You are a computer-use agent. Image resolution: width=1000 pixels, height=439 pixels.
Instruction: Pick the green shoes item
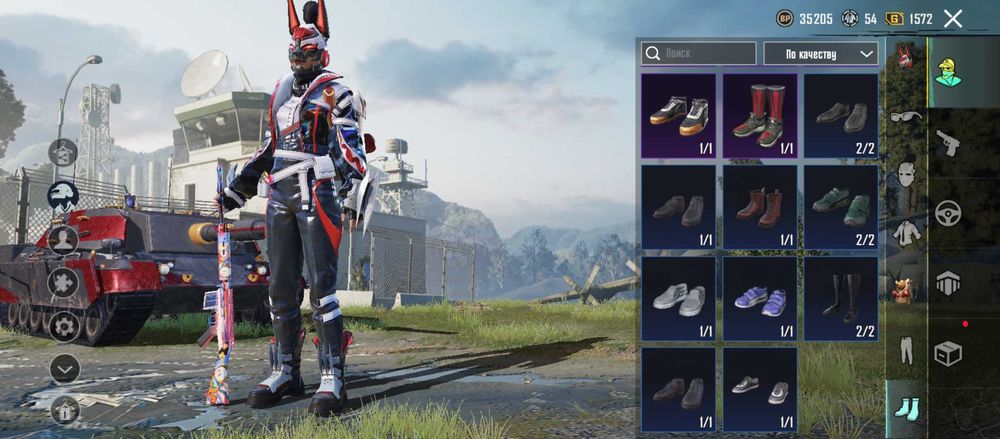click(841, 207)
